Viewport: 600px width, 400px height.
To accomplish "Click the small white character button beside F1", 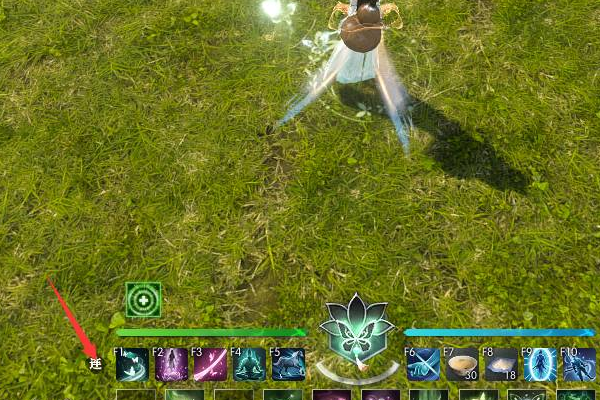I will (95, 362).
